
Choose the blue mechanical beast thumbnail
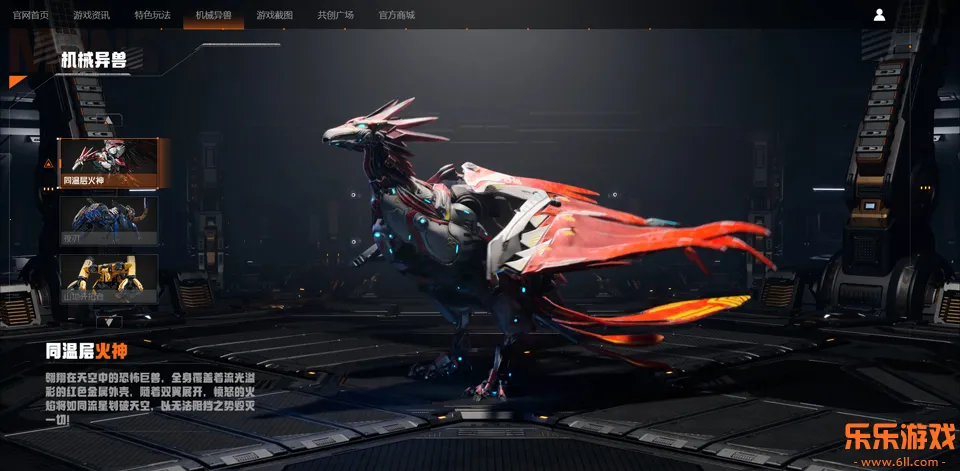click(x=108, y=220)
